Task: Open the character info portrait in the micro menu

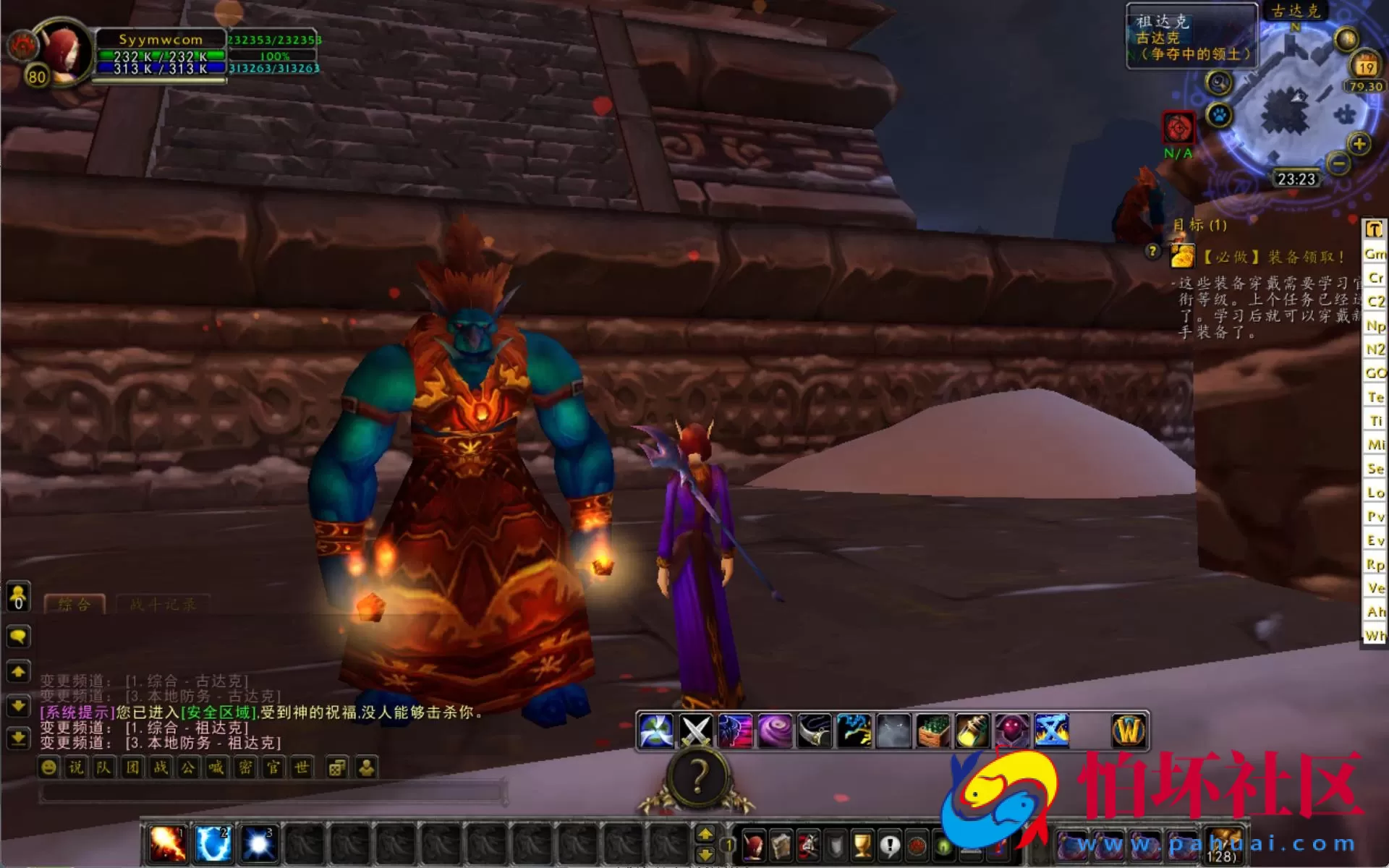Action: (x=755, y=845)
